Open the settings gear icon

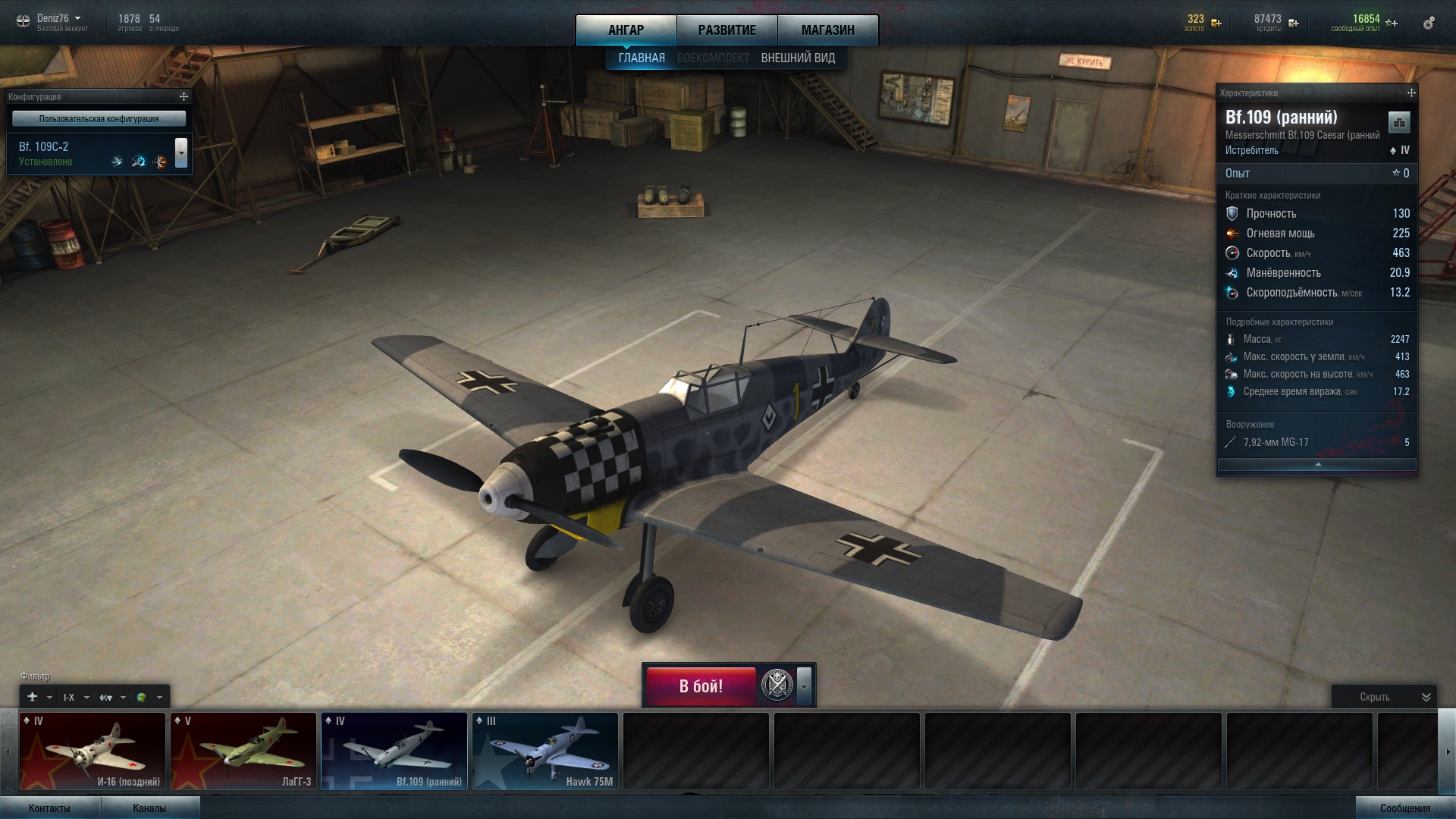coord(1429,23)
